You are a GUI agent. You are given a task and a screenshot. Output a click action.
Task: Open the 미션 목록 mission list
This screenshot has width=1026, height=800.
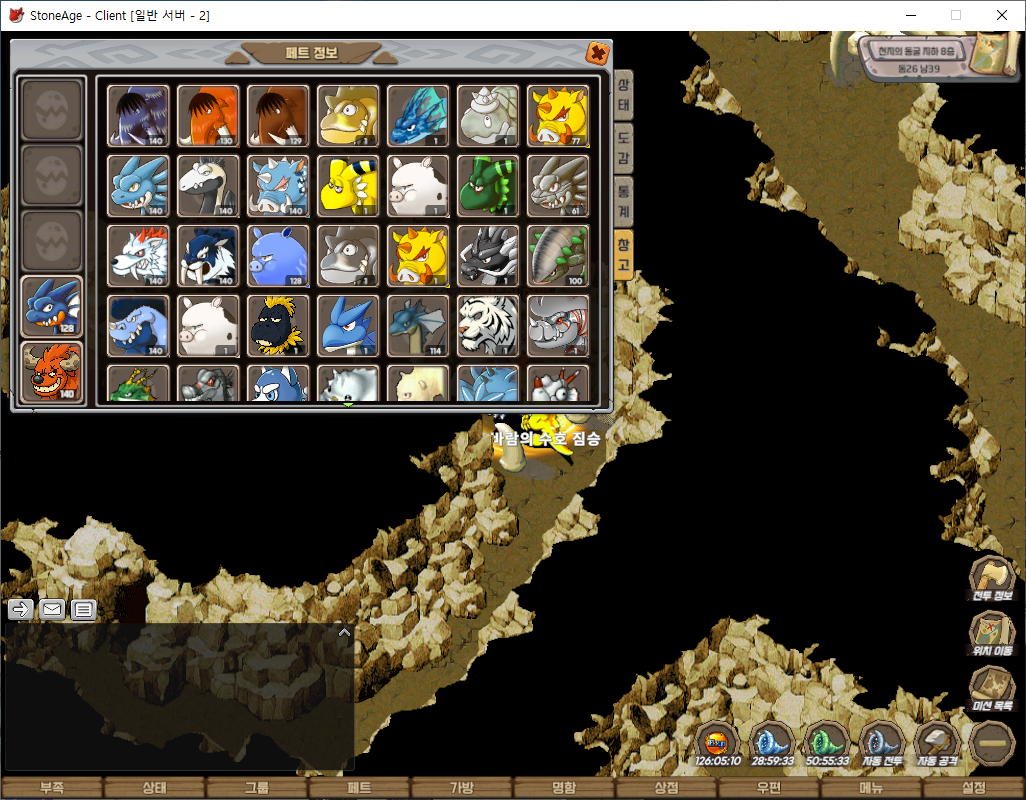[x=992, y=689]
